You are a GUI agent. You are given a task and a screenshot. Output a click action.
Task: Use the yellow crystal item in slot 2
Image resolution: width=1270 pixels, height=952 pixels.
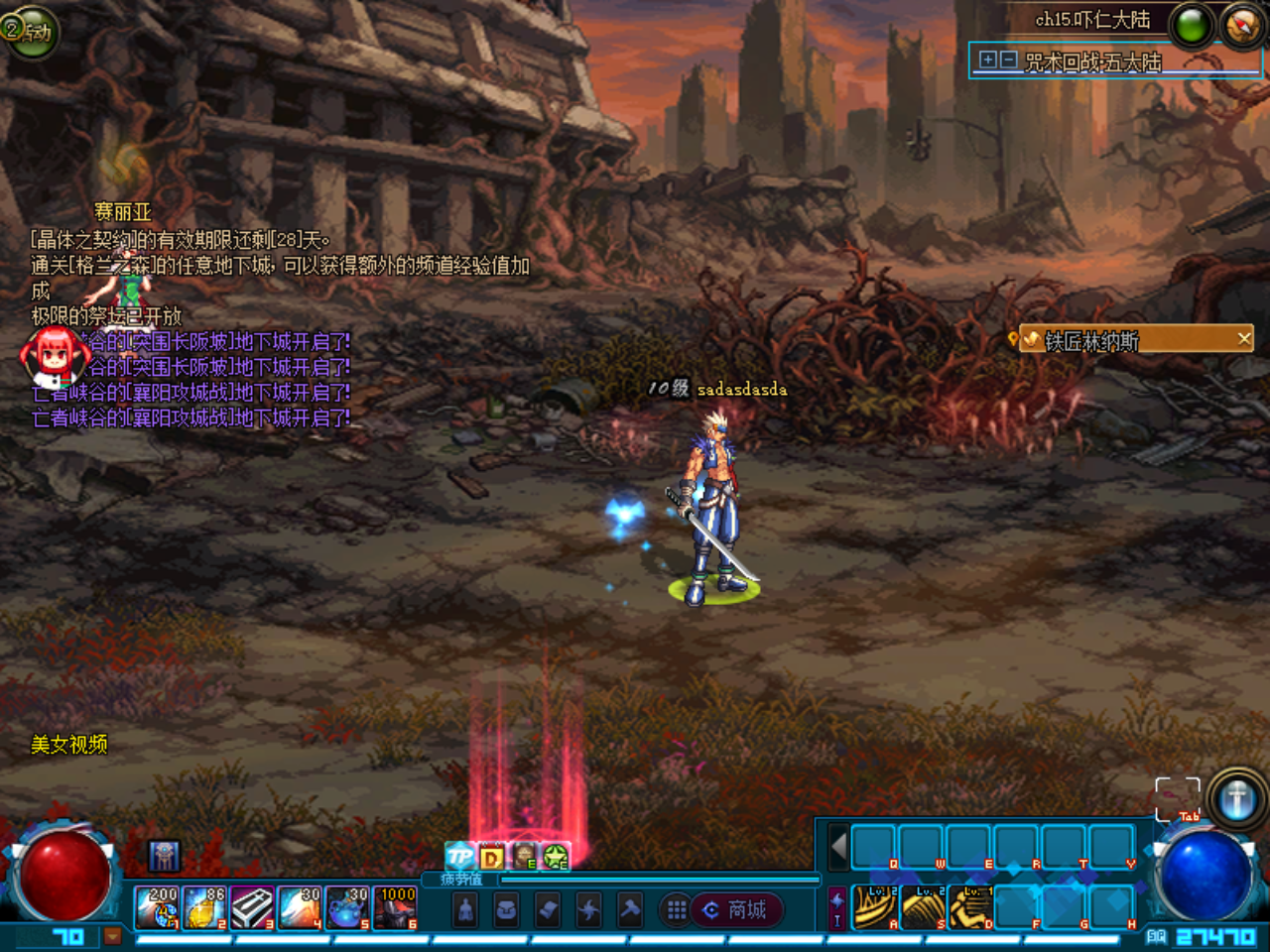204,907
